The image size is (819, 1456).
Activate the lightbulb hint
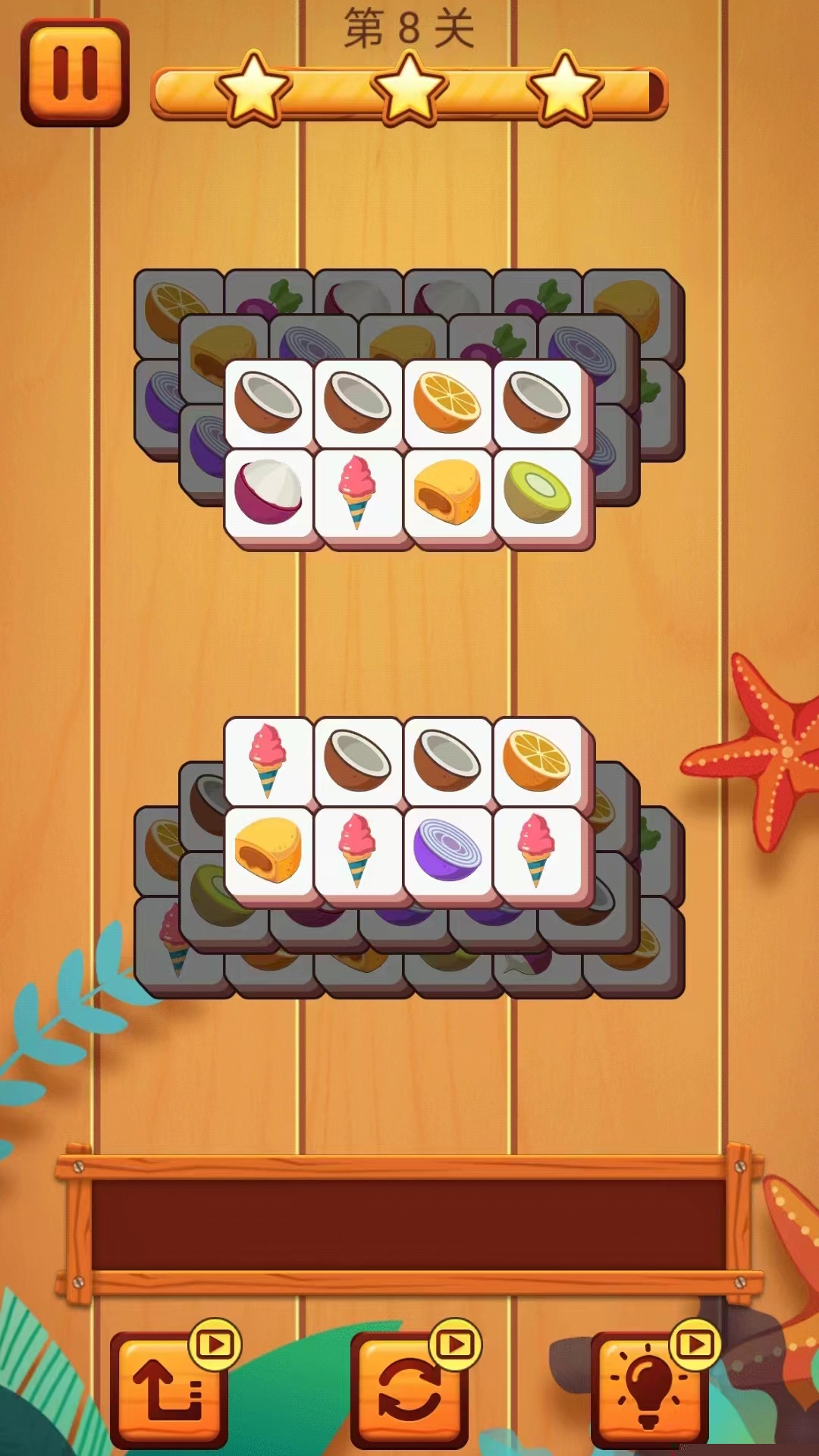point(649,1389)
